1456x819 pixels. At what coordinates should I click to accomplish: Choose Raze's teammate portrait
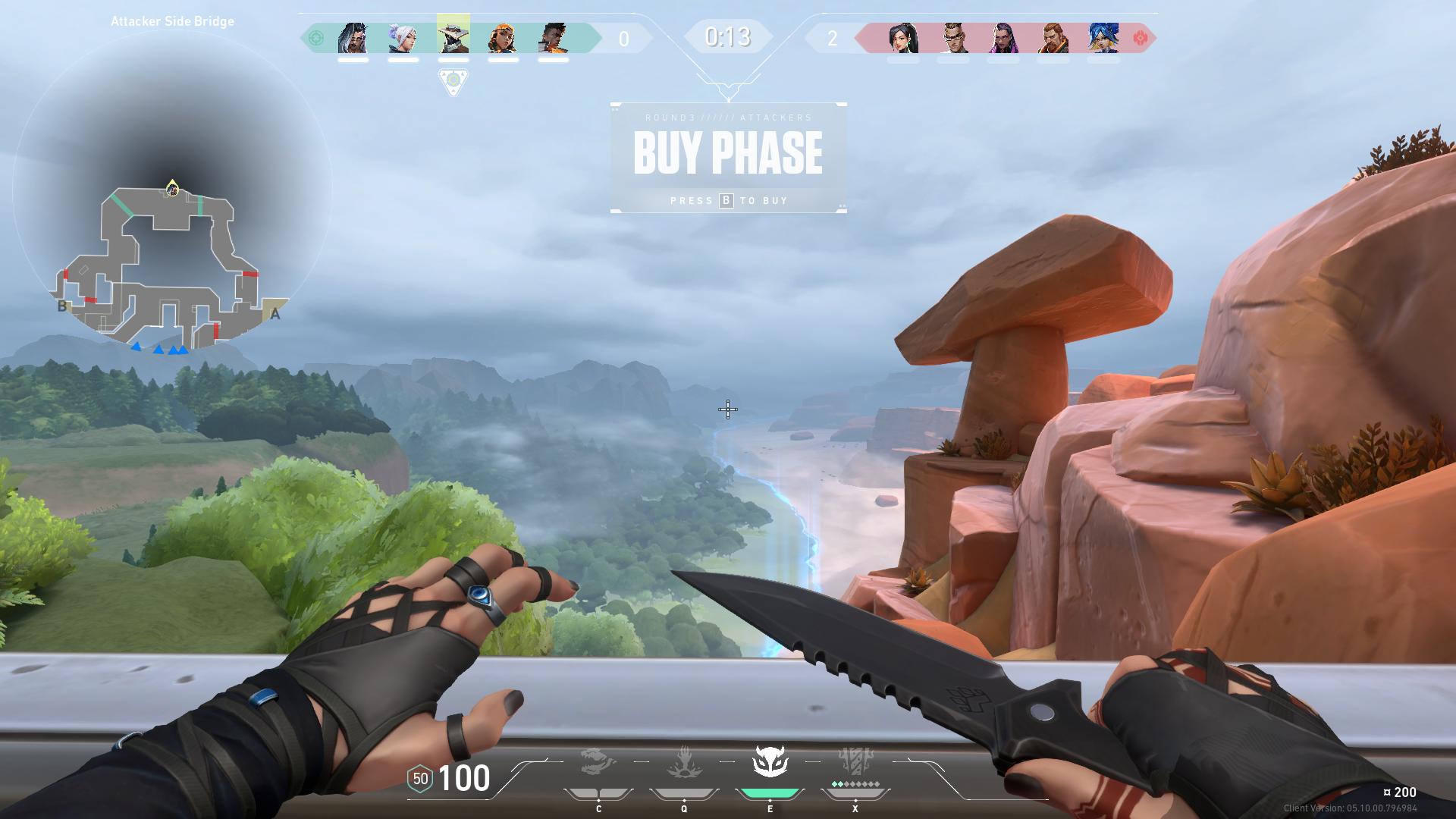tap(503, 38)
